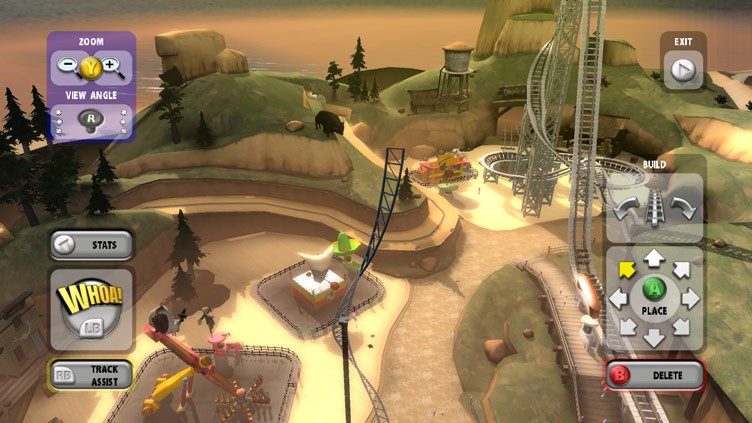Toggle Track Assist
The height and width of the screenshot is (423, 752).
92,375
